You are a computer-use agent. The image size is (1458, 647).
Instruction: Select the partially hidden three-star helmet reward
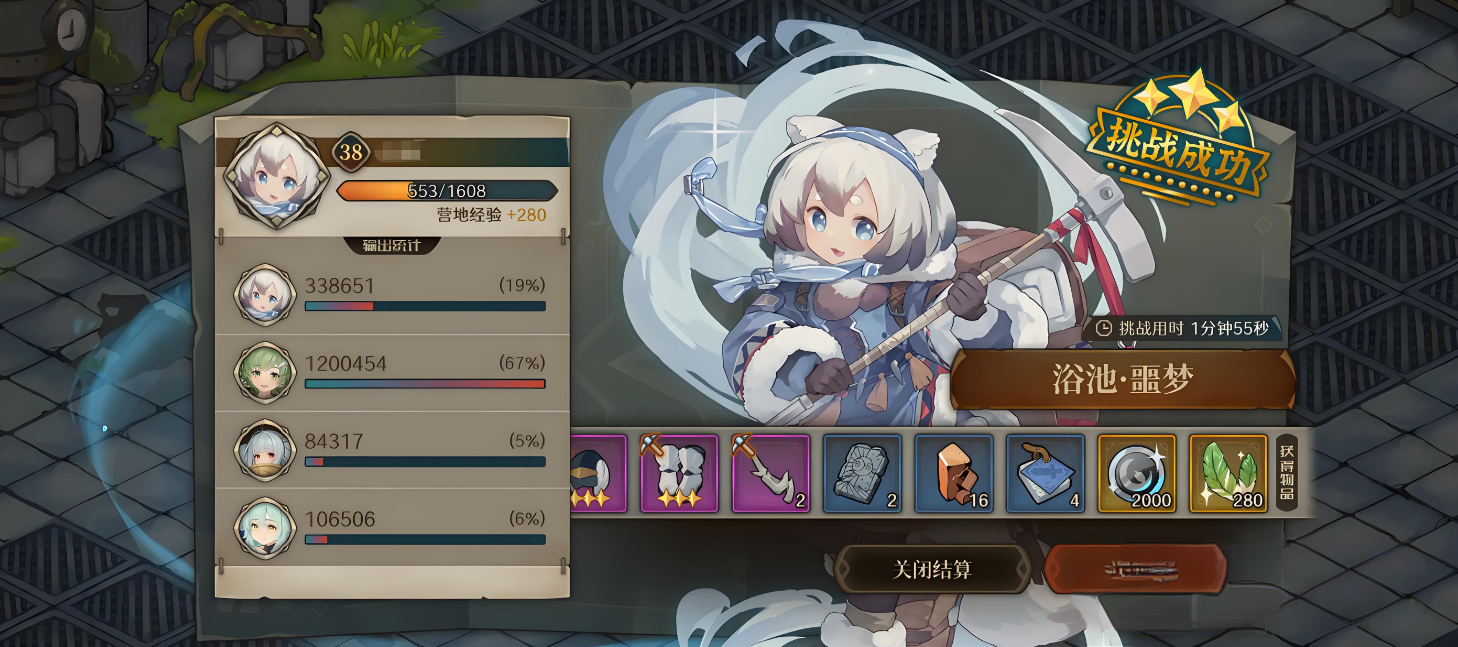(598, 473)
